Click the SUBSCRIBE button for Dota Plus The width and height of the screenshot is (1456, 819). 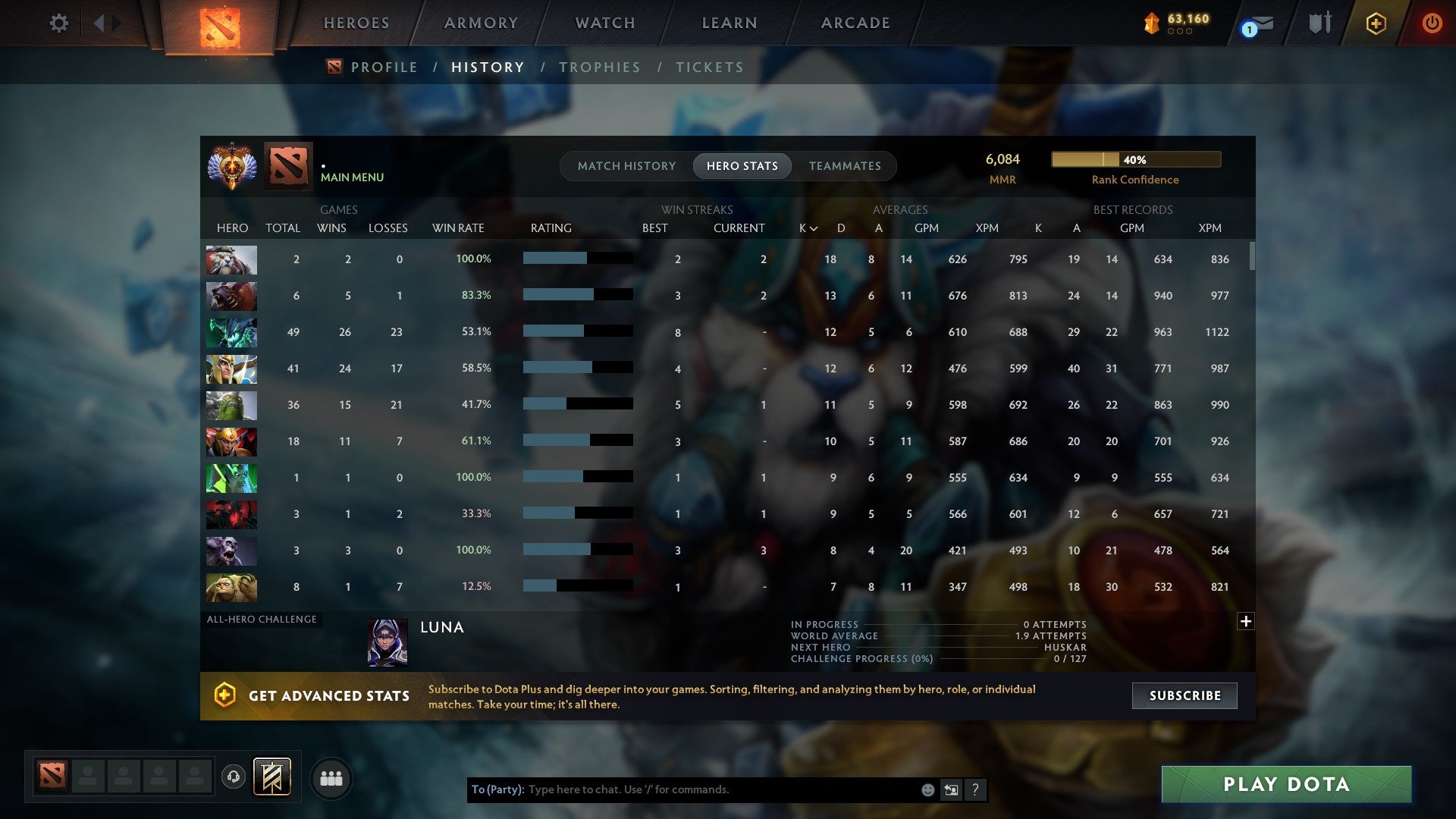[x=1184, y=695]
